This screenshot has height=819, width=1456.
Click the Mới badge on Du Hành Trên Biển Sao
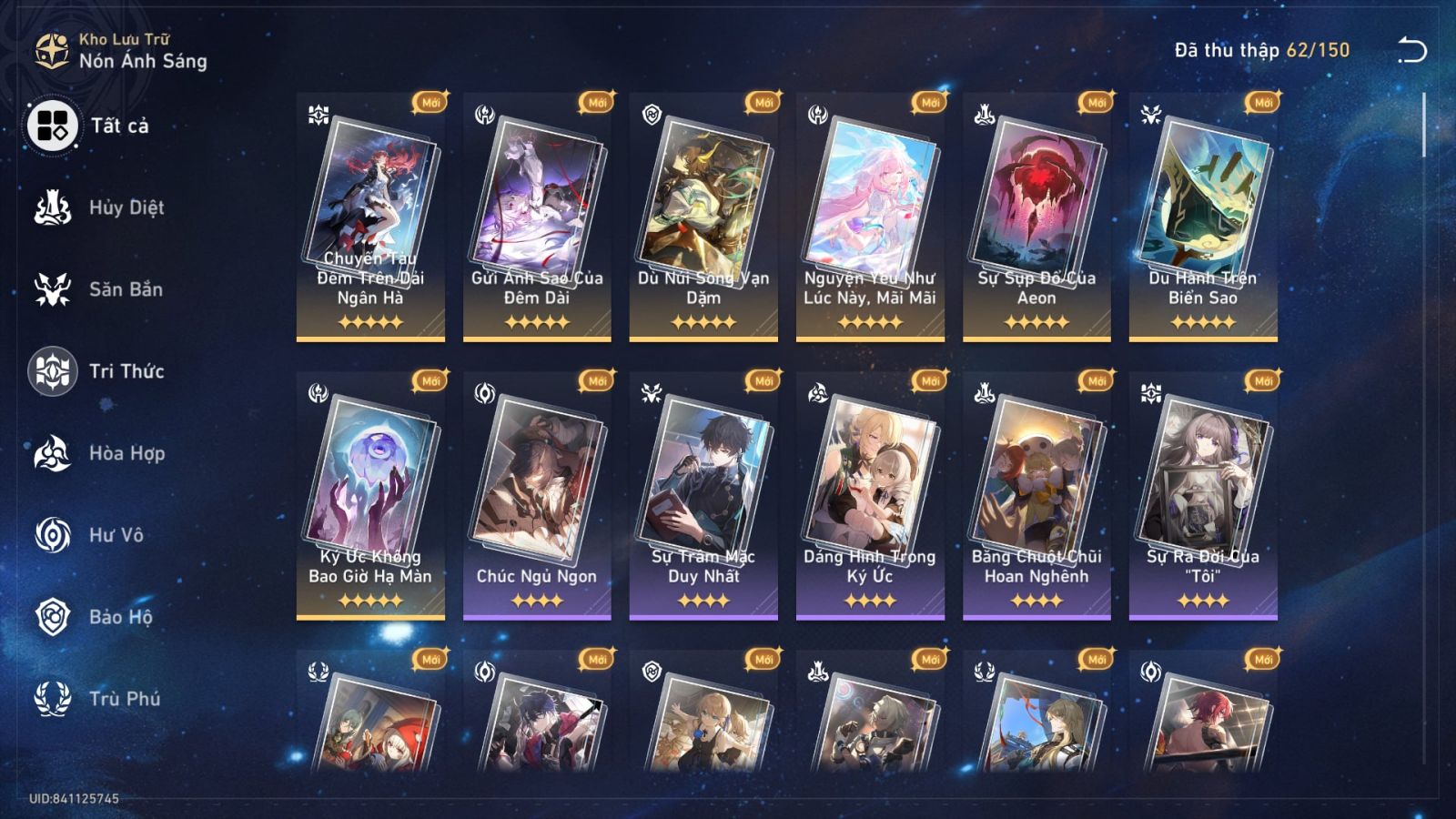coord(1261,103)
